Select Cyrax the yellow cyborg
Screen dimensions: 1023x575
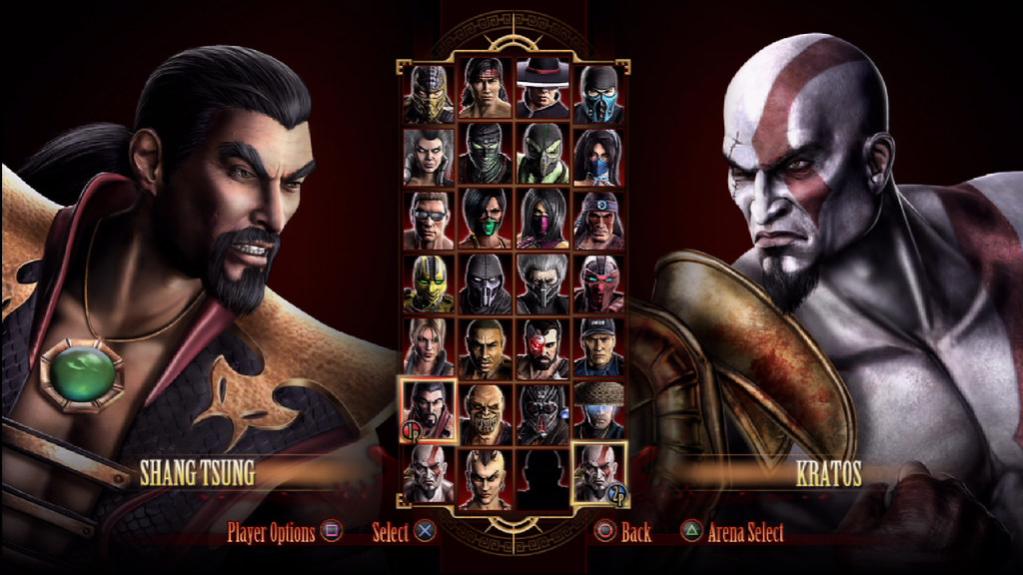[x=429, y=284]
